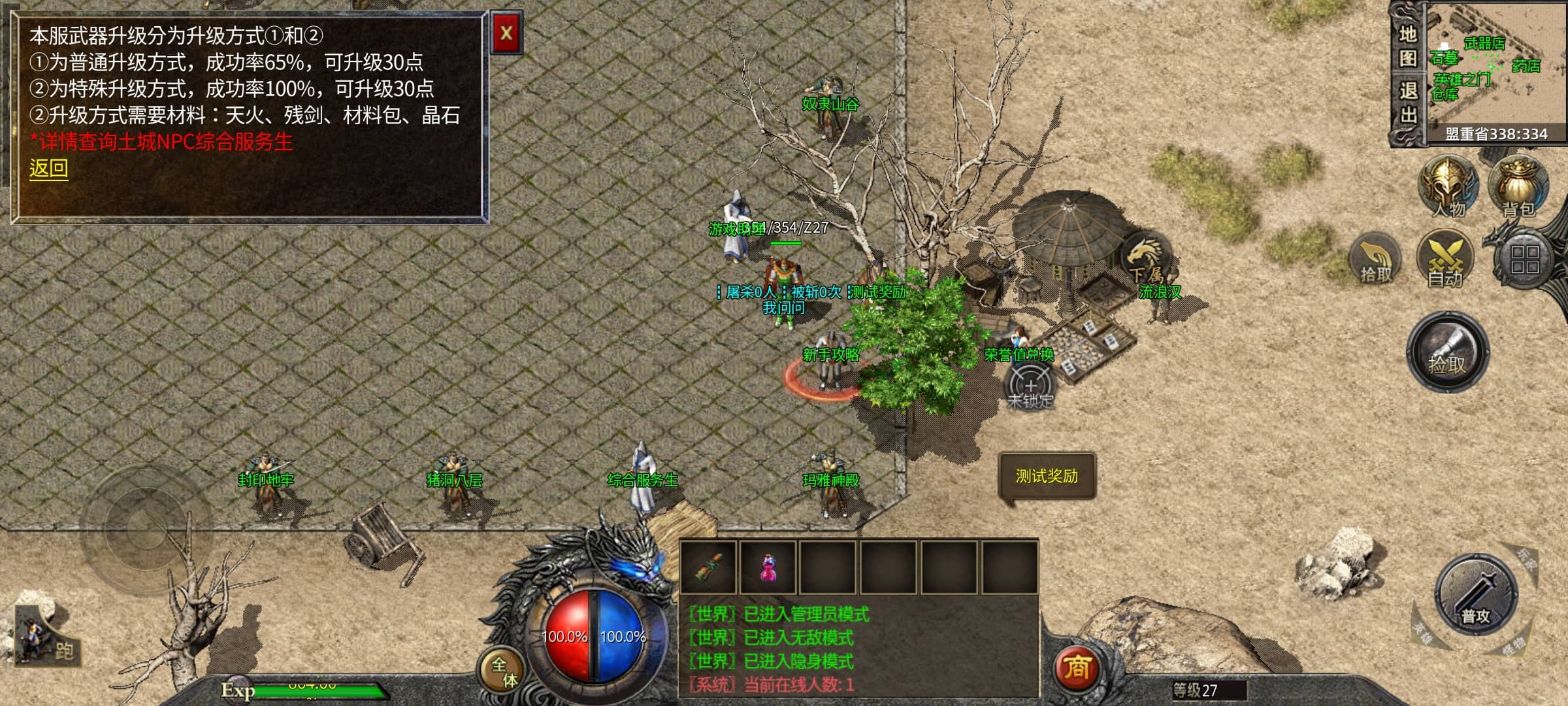Tap the 退出 exit button
The height and width of the screenshot is (706, 1568).
(x=1408, y=103)
